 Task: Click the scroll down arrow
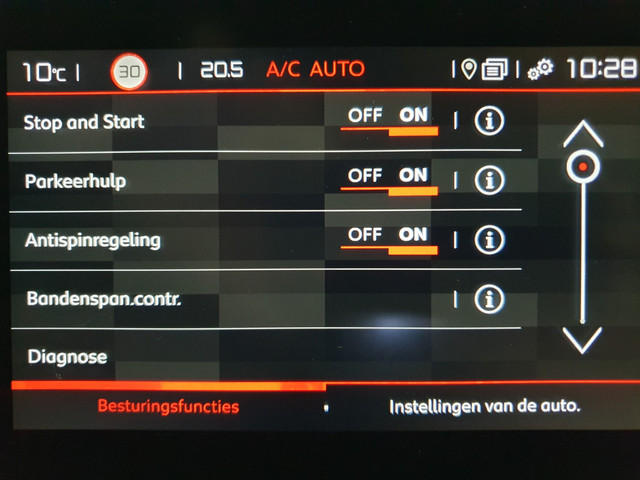(582, 340)
